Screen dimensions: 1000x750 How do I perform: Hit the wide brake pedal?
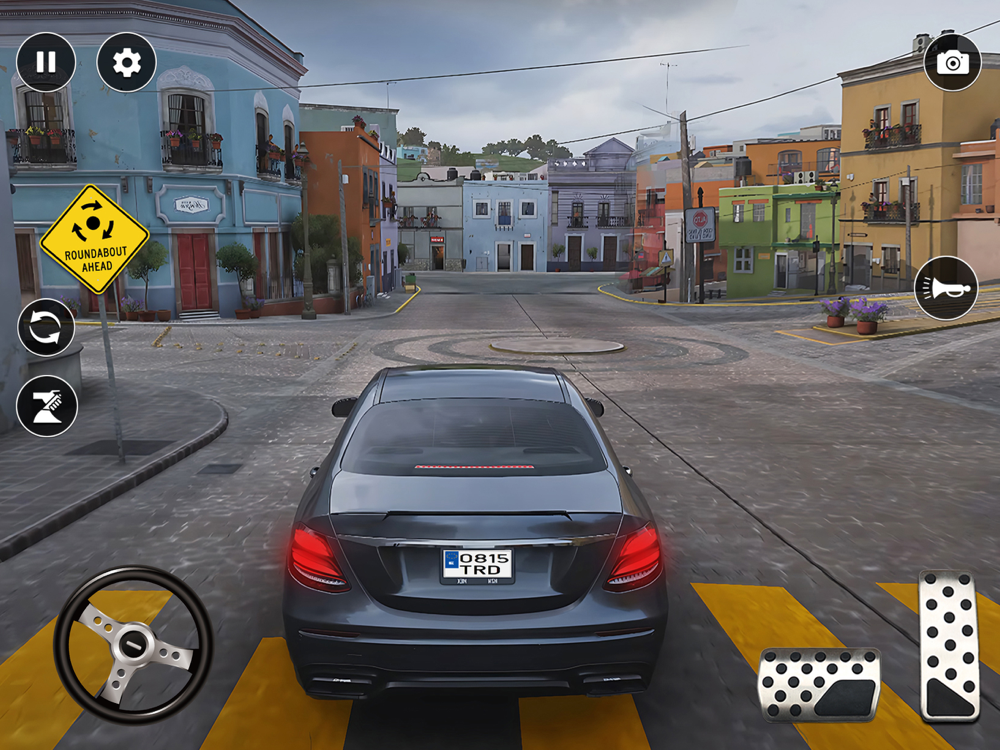819,684
